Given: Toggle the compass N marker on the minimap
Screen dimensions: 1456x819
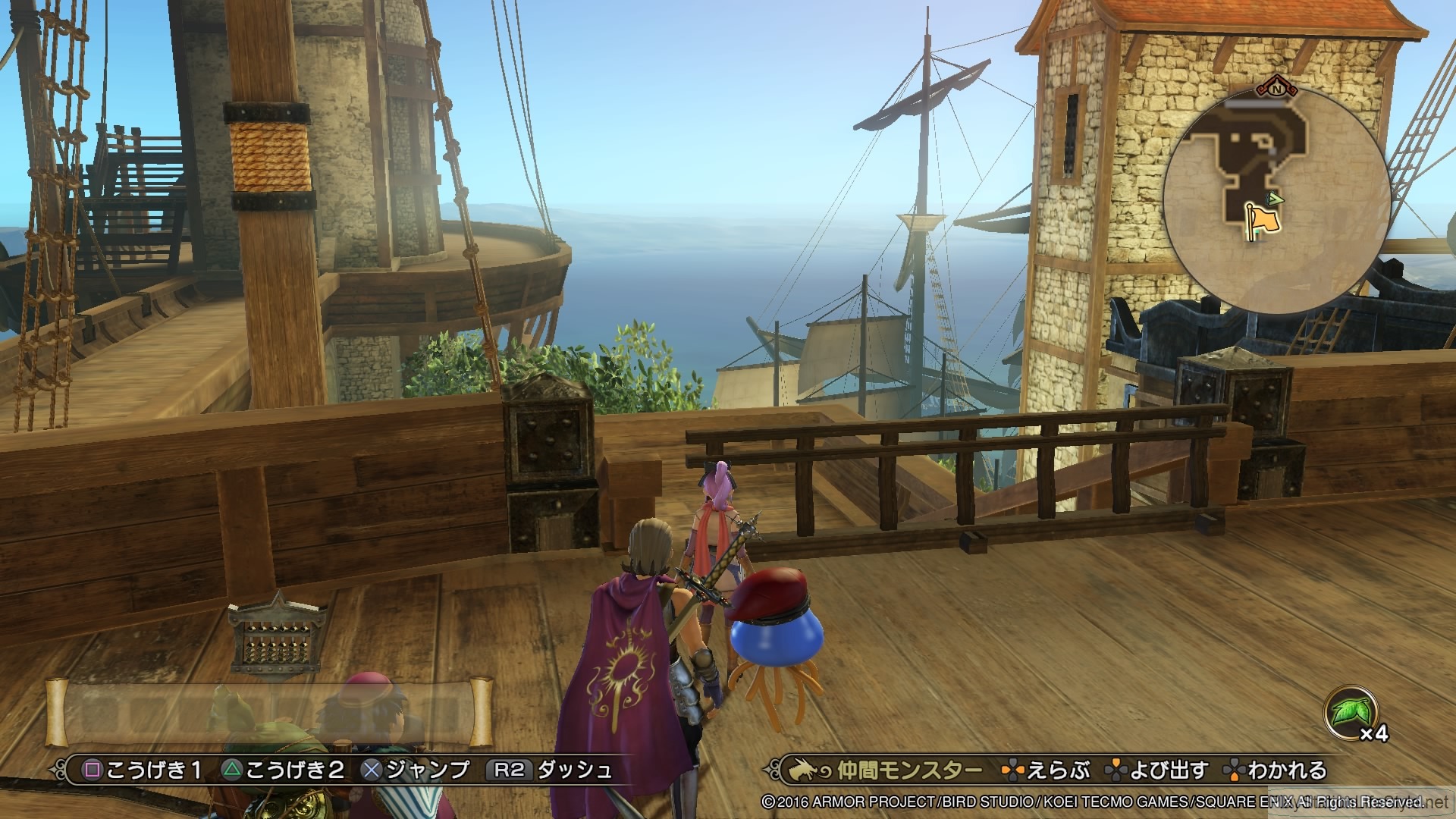Looking at the screenshot, I should (1278, 89).
